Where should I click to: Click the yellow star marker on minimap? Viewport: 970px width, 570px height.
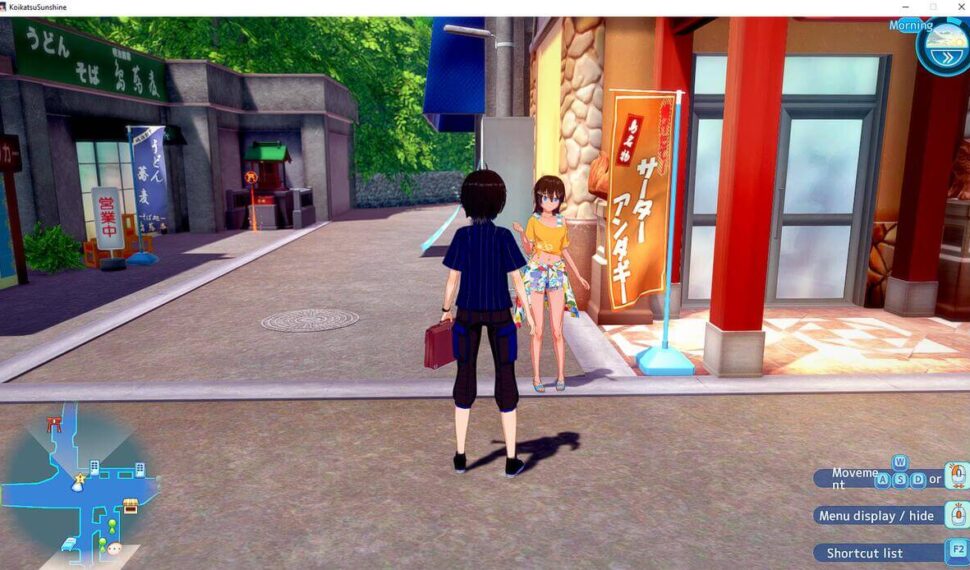pos(79,480)
